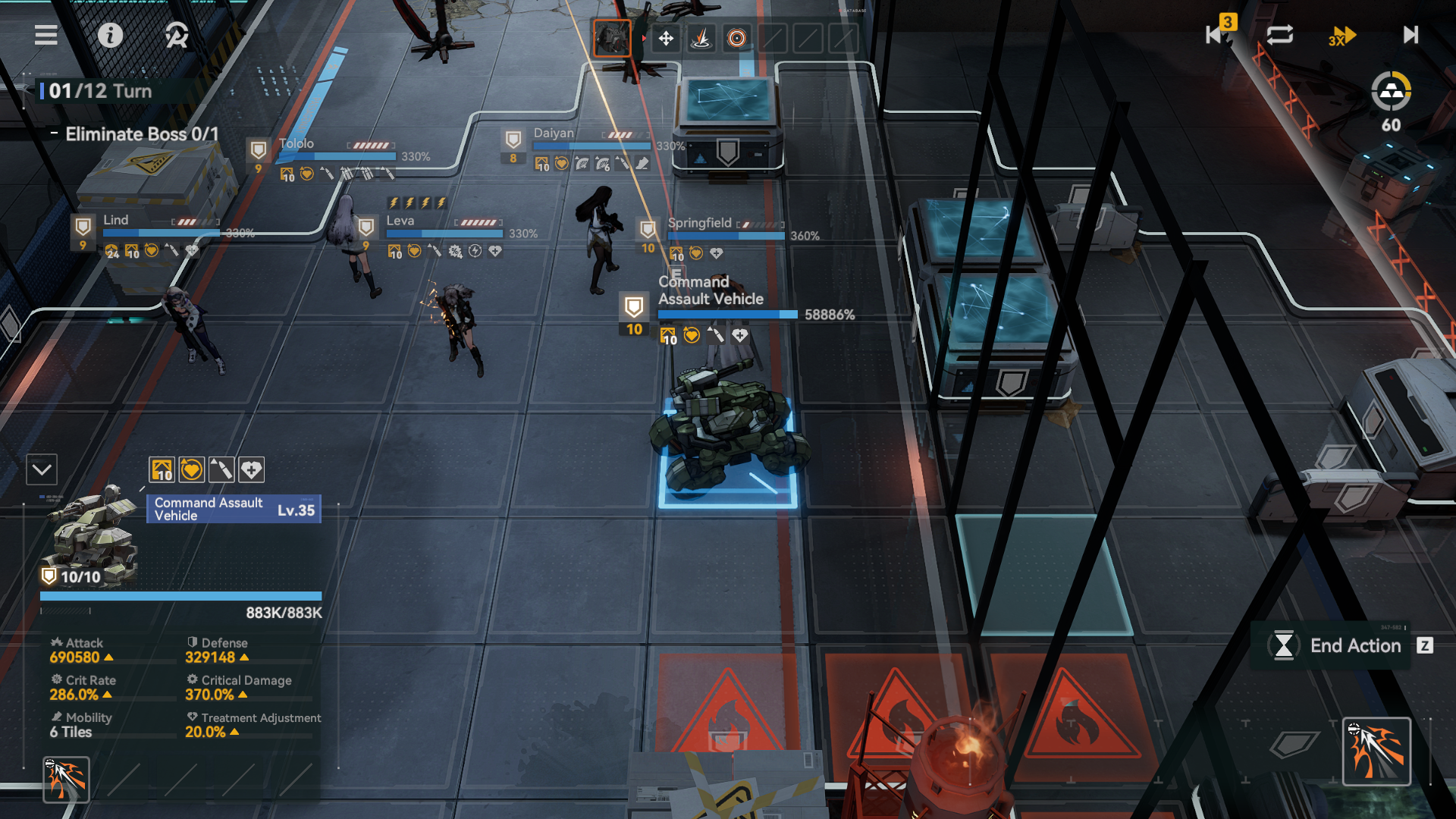Inspect the shield heart buff icon in panel

pos(191,470)
